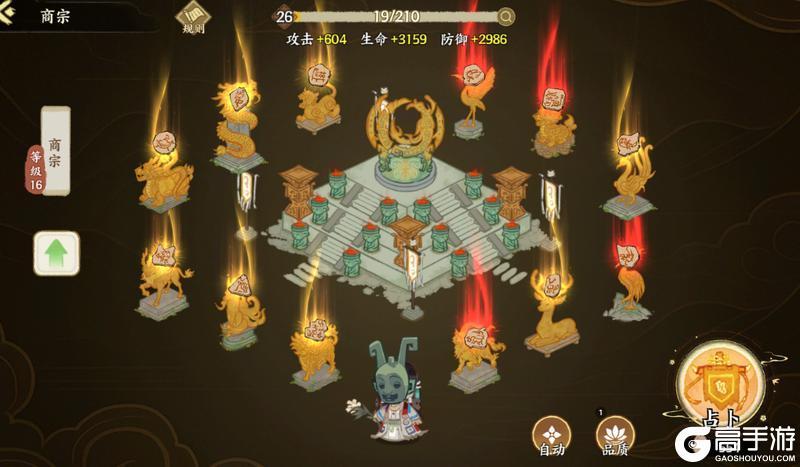Open the 规则 rules scroll
This screenshot has height=467, width=800.
click(192, 19)
